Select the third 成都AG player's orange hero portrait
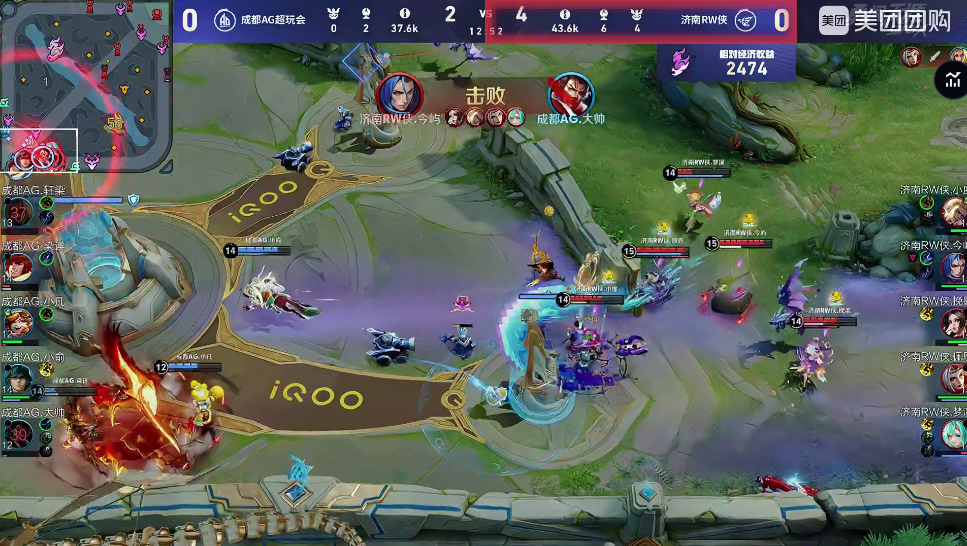The width and height of the screenshot is (967, 546). point(20,322)
